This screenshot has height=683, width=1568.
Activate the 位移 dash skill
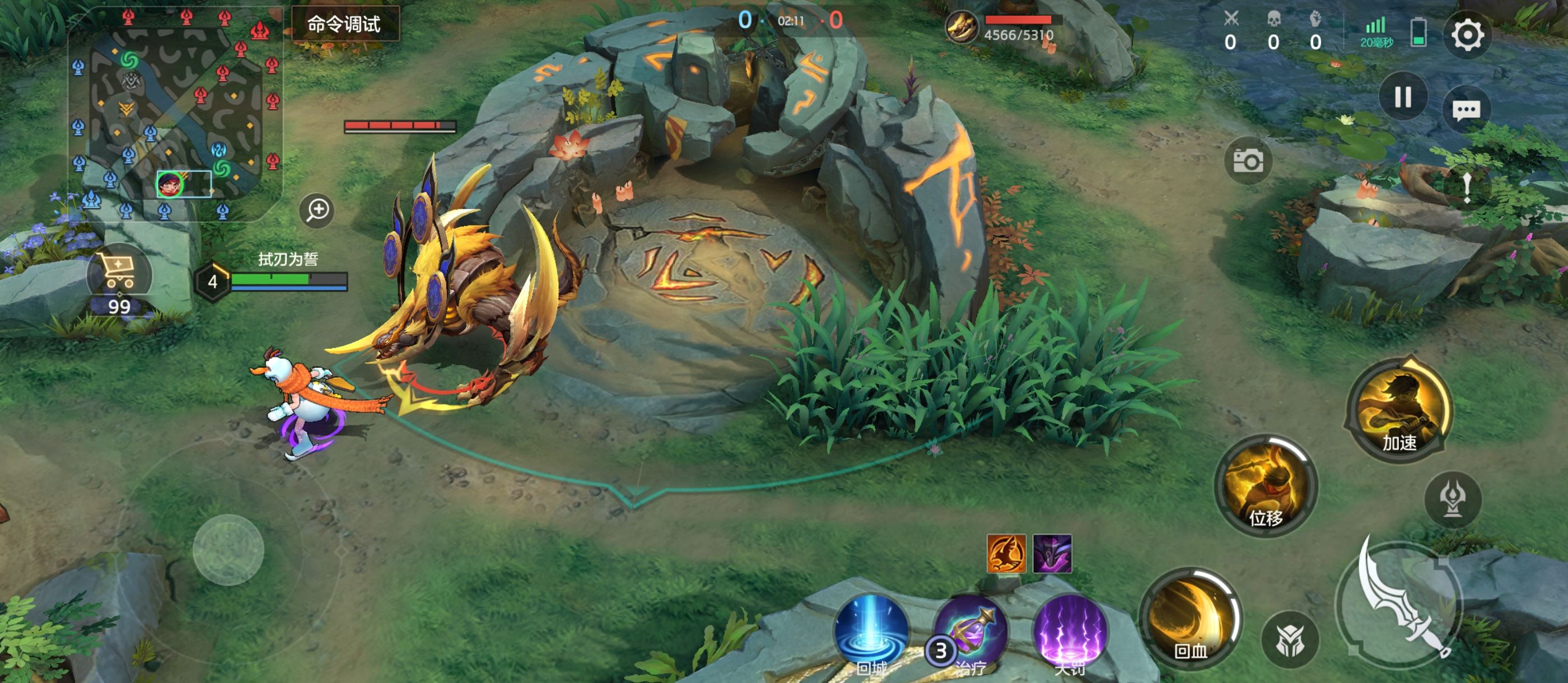(1266, 485)
